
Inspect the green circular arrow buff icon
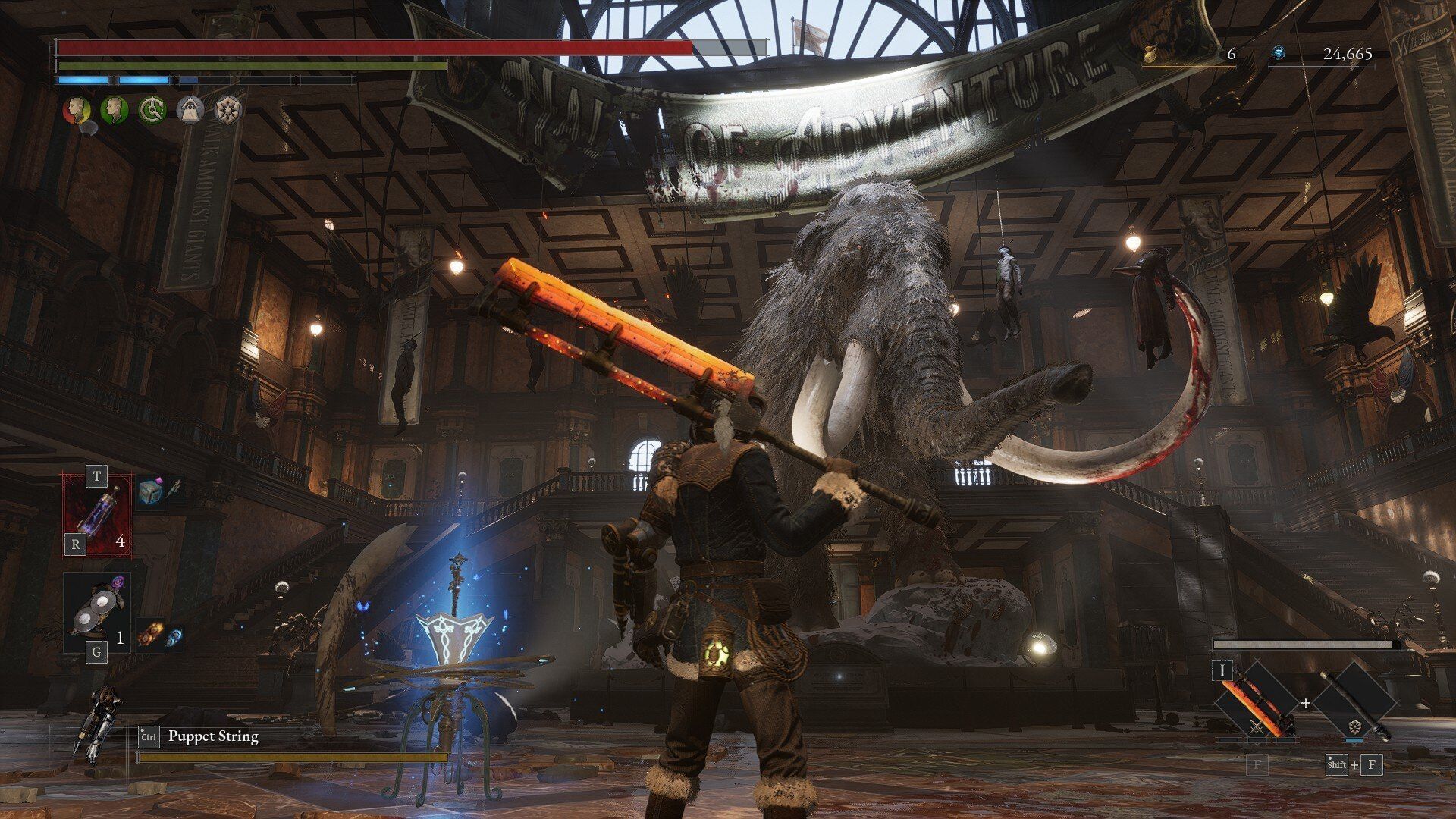pyautogui.click(x=152, y=110)
